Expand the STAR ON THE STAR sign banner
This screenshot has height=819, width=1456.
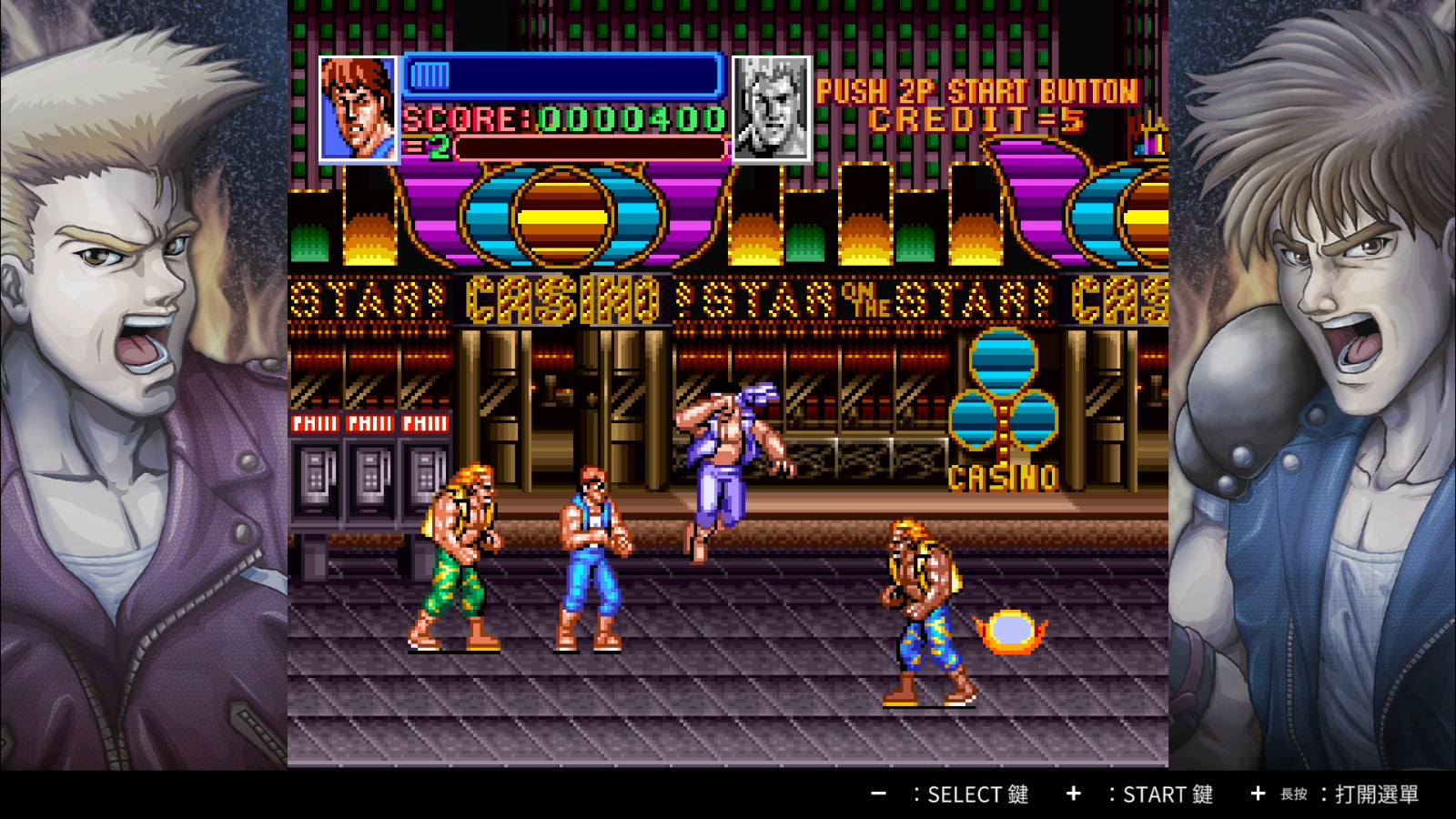point(864,296)
